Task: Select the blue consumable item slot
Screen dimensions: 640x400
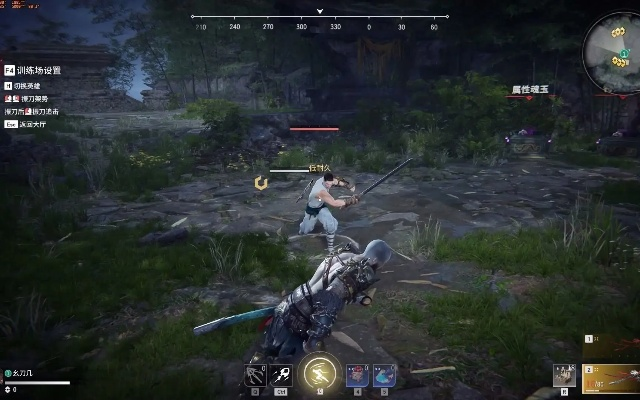Action: pos(383,376)
